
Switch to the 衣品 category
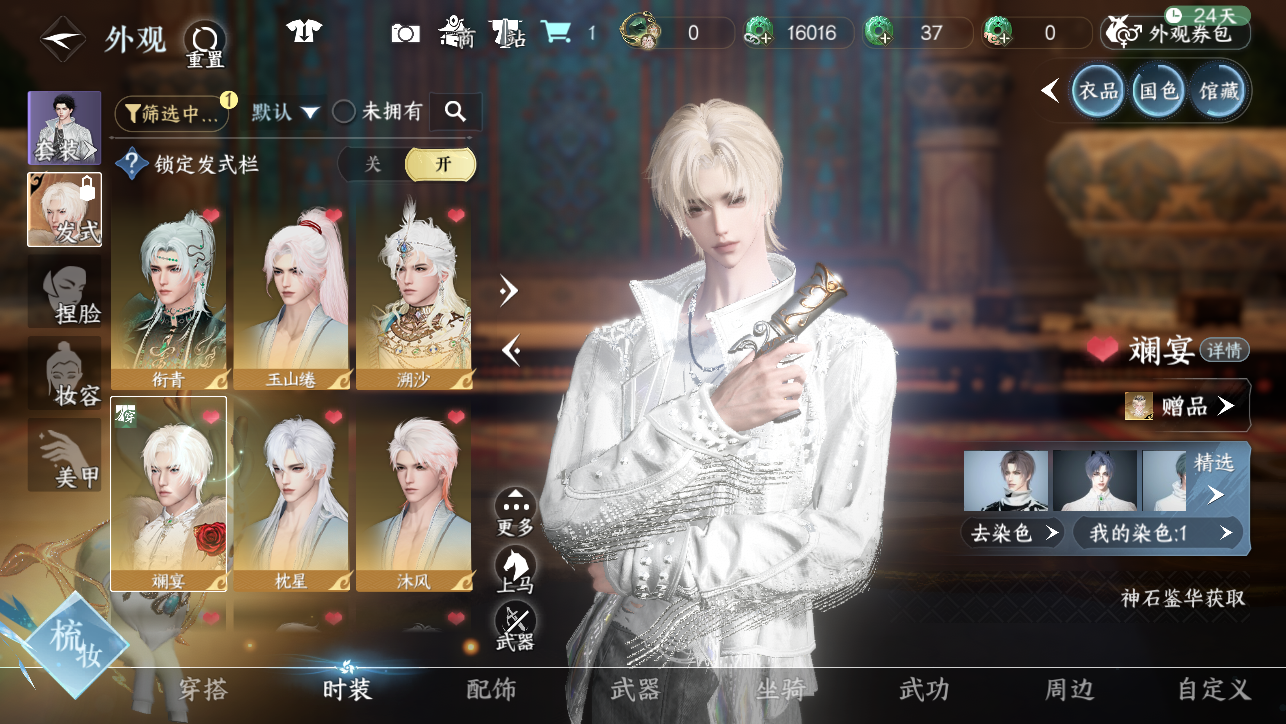point(1097,91)
